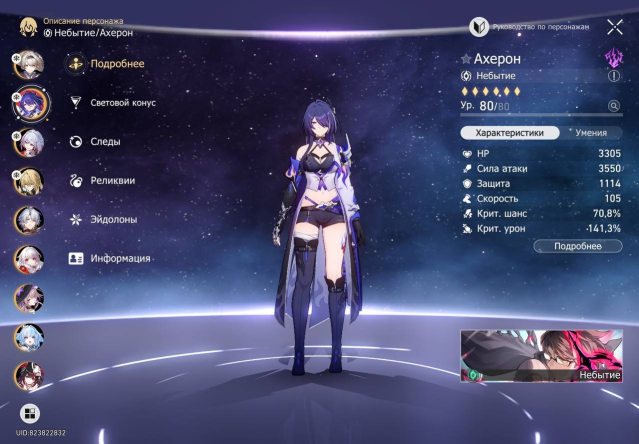Viewport: 639px width, 444px height.
Task: Click the Подробнее button under the stats
Action: [x=578, y=245]
